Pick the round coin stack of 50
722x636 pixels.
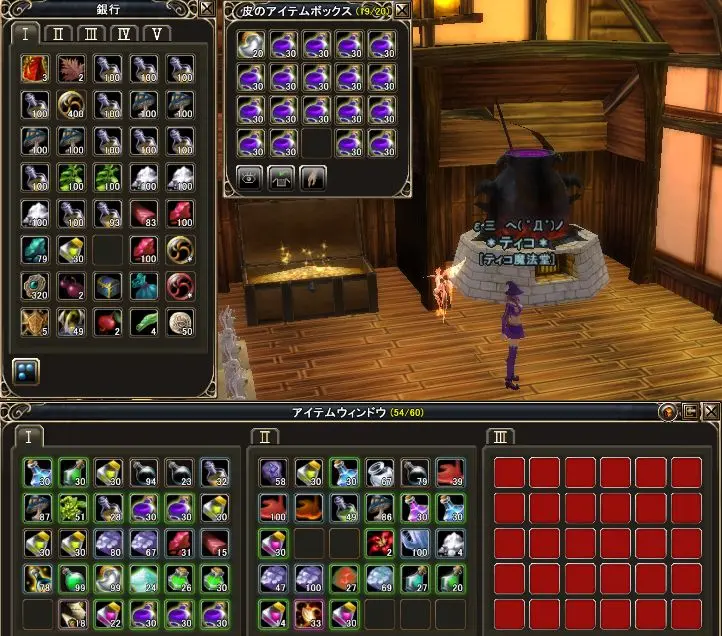pyautogui.click(x=179, y=322)
